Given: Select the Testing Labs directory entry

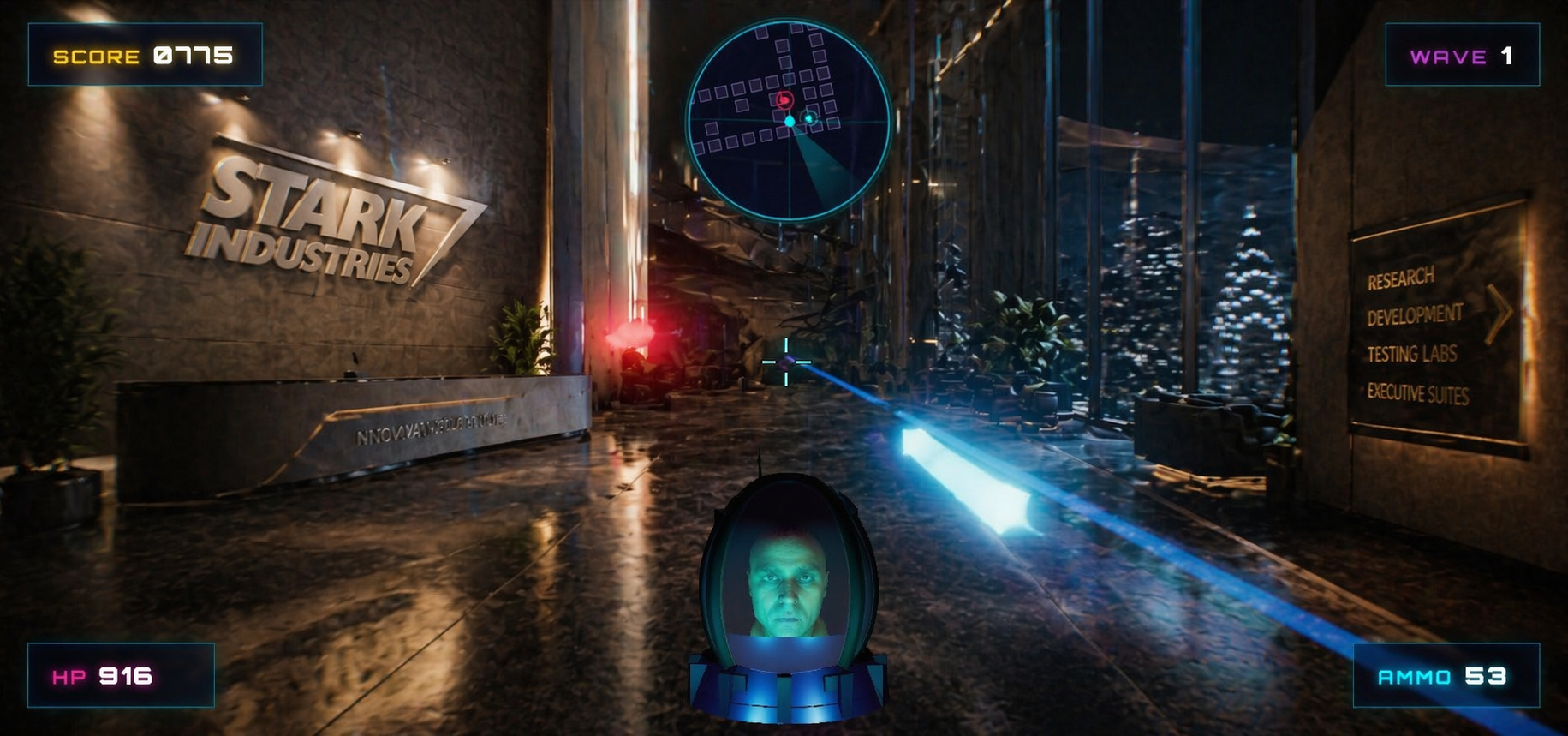Looking at the screenshot, I should (x=1411, y=353).
